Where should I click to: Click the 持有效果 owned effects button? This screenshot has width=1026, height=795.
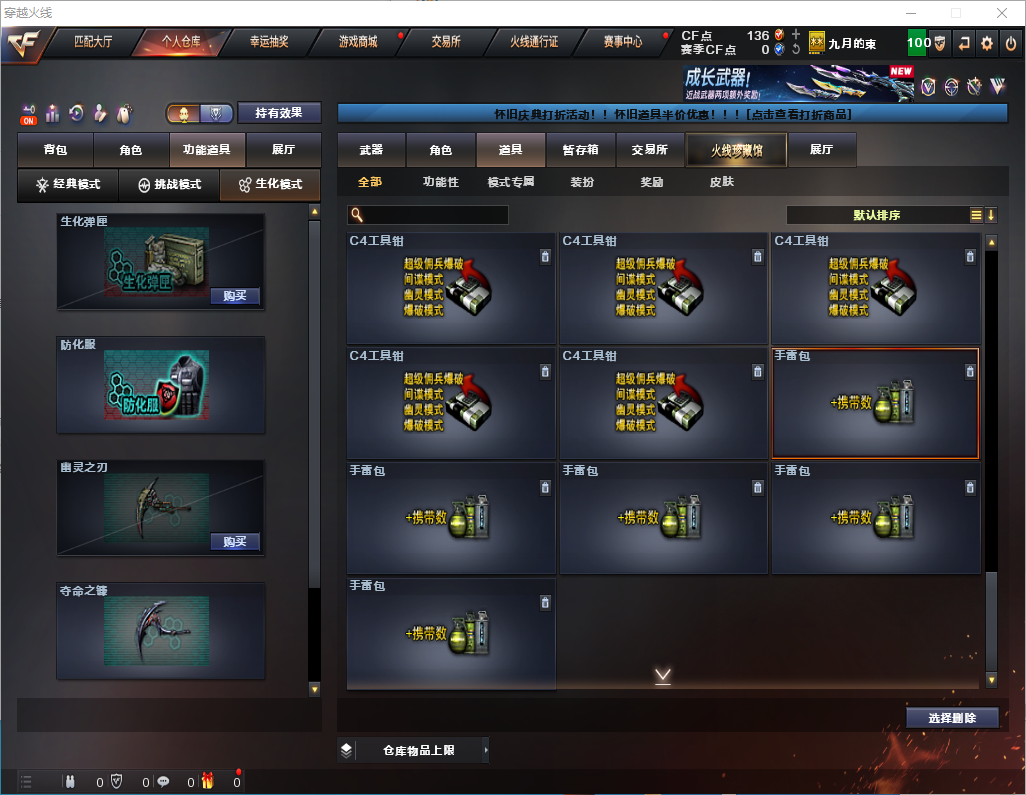click(278, 113)
